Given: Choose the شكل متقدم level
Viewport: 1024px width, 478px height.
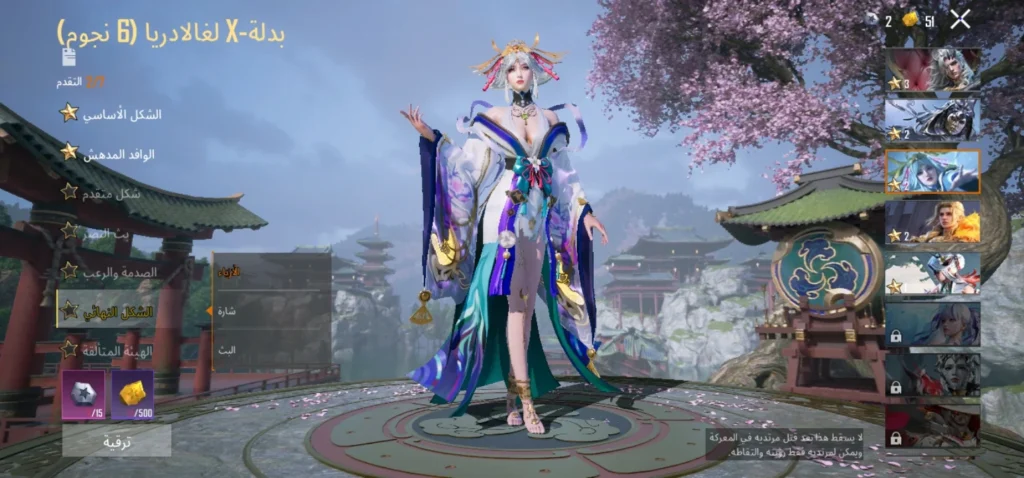Looking at the screenshot, I should 110,192.
